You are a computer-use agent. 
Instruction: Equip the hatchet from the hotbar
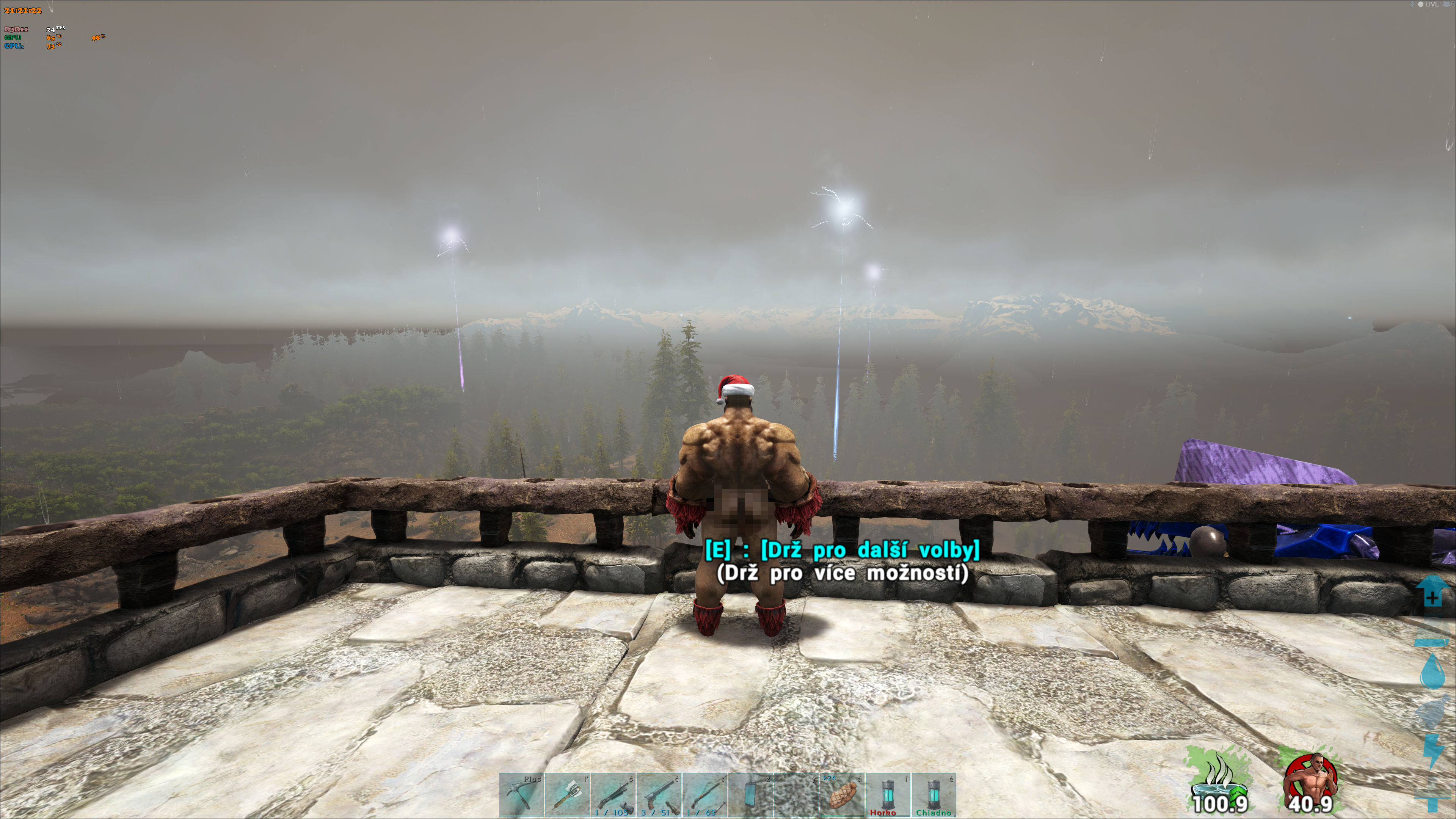click(567, 795)
